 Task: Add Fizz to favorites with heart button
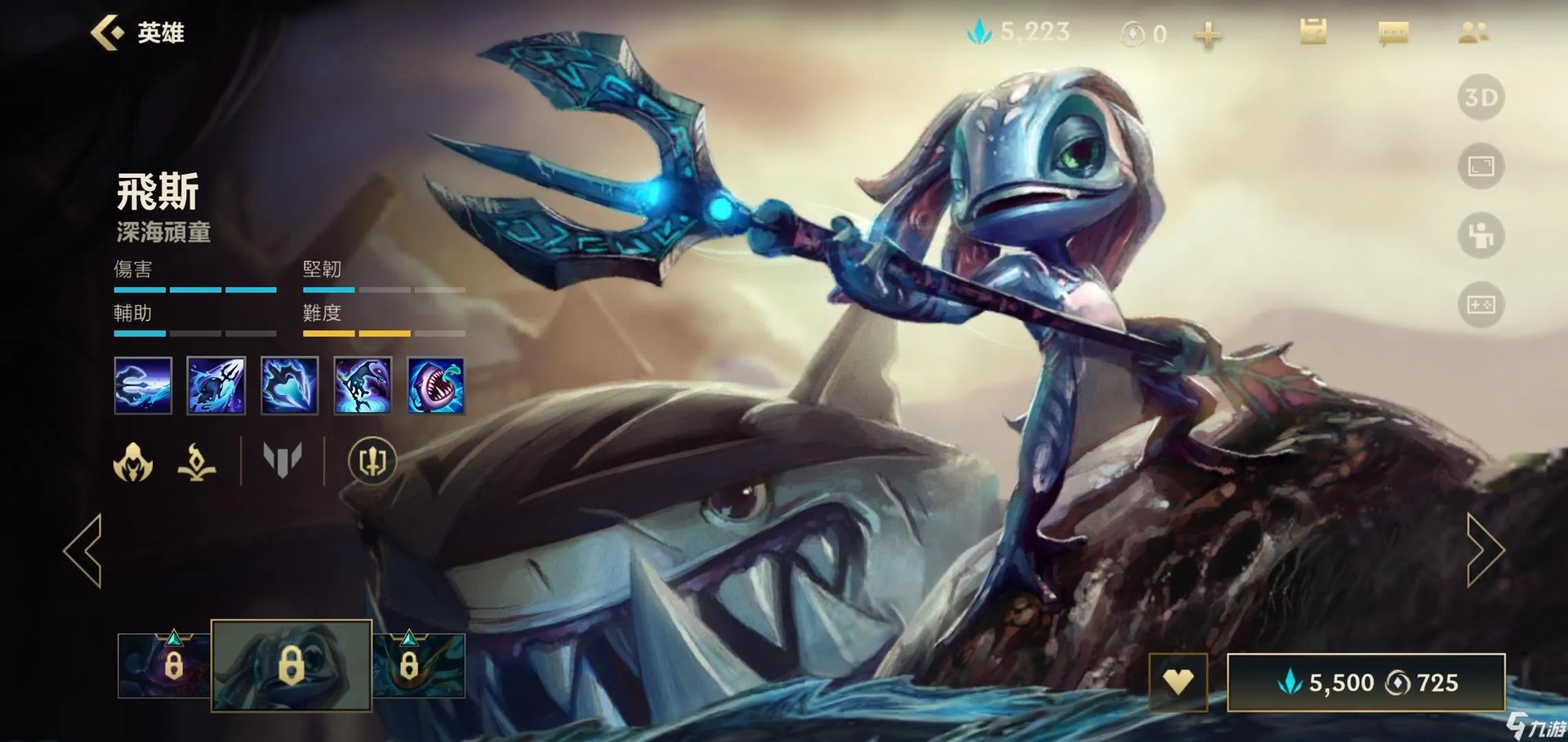point(1178,682)
